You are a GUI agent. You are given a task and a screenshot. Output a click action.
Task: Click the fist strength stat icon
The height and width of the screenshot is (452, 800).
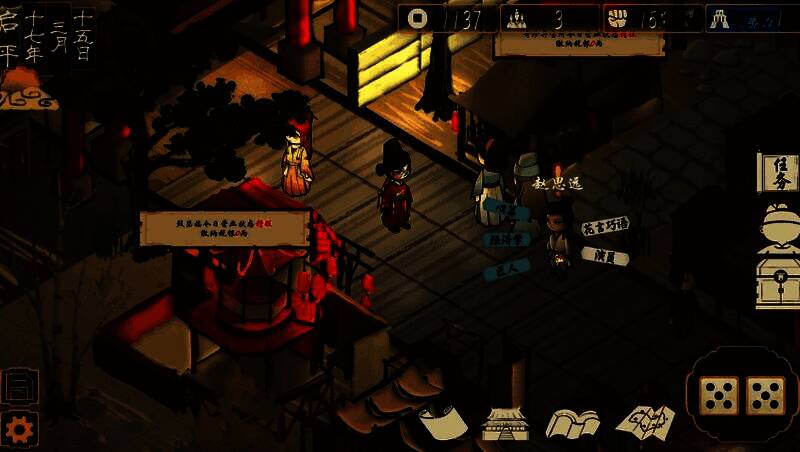click(x=617, y=18)
